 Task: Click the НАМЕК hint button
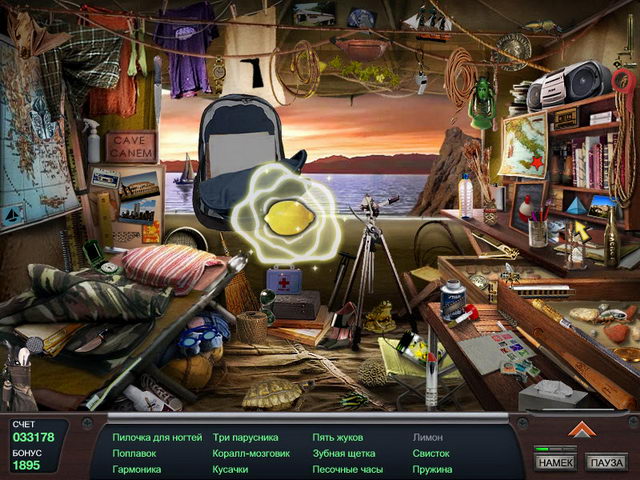555,462
